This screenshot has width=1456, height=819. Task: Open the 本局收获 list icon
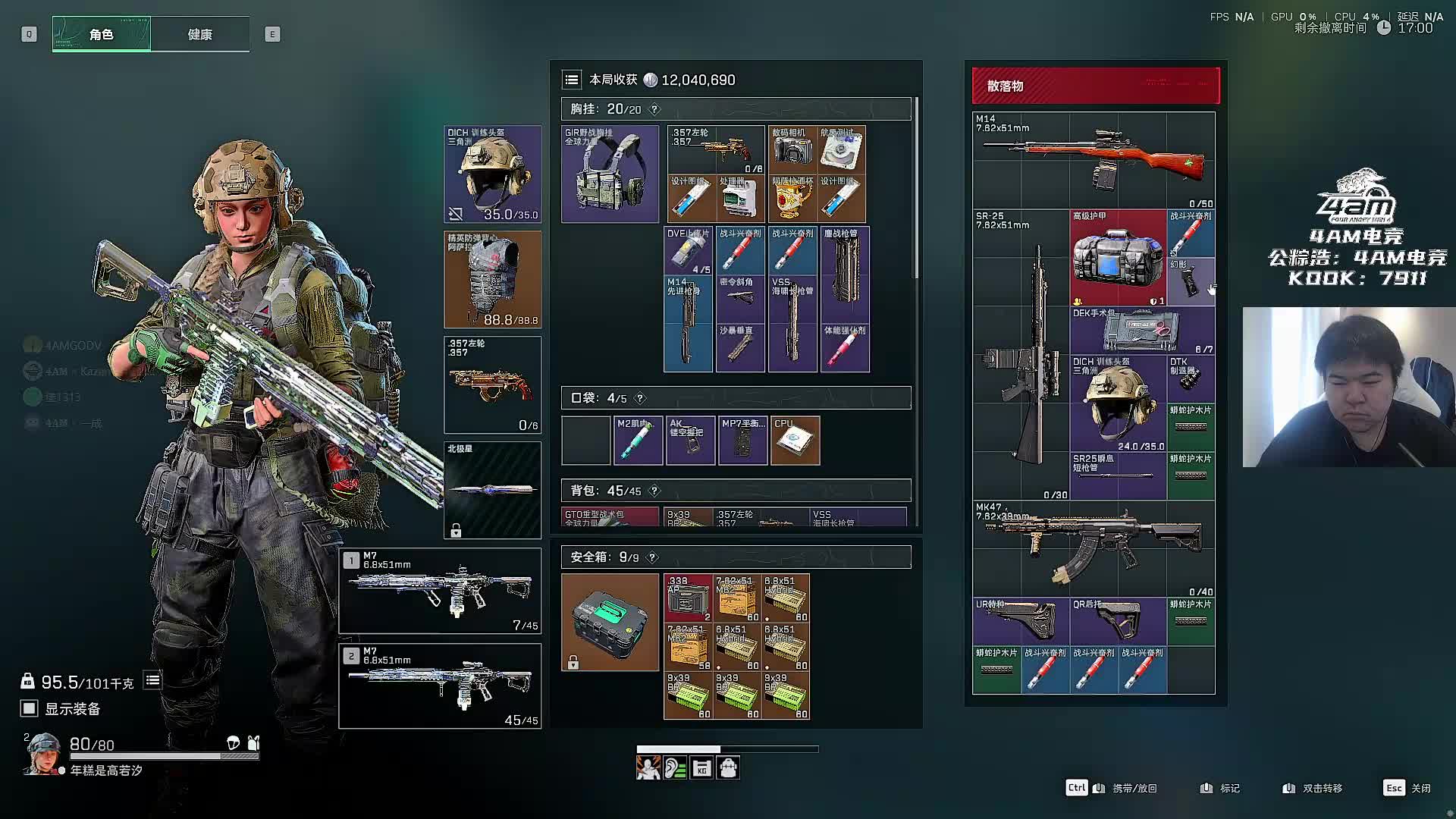[572, 80]
